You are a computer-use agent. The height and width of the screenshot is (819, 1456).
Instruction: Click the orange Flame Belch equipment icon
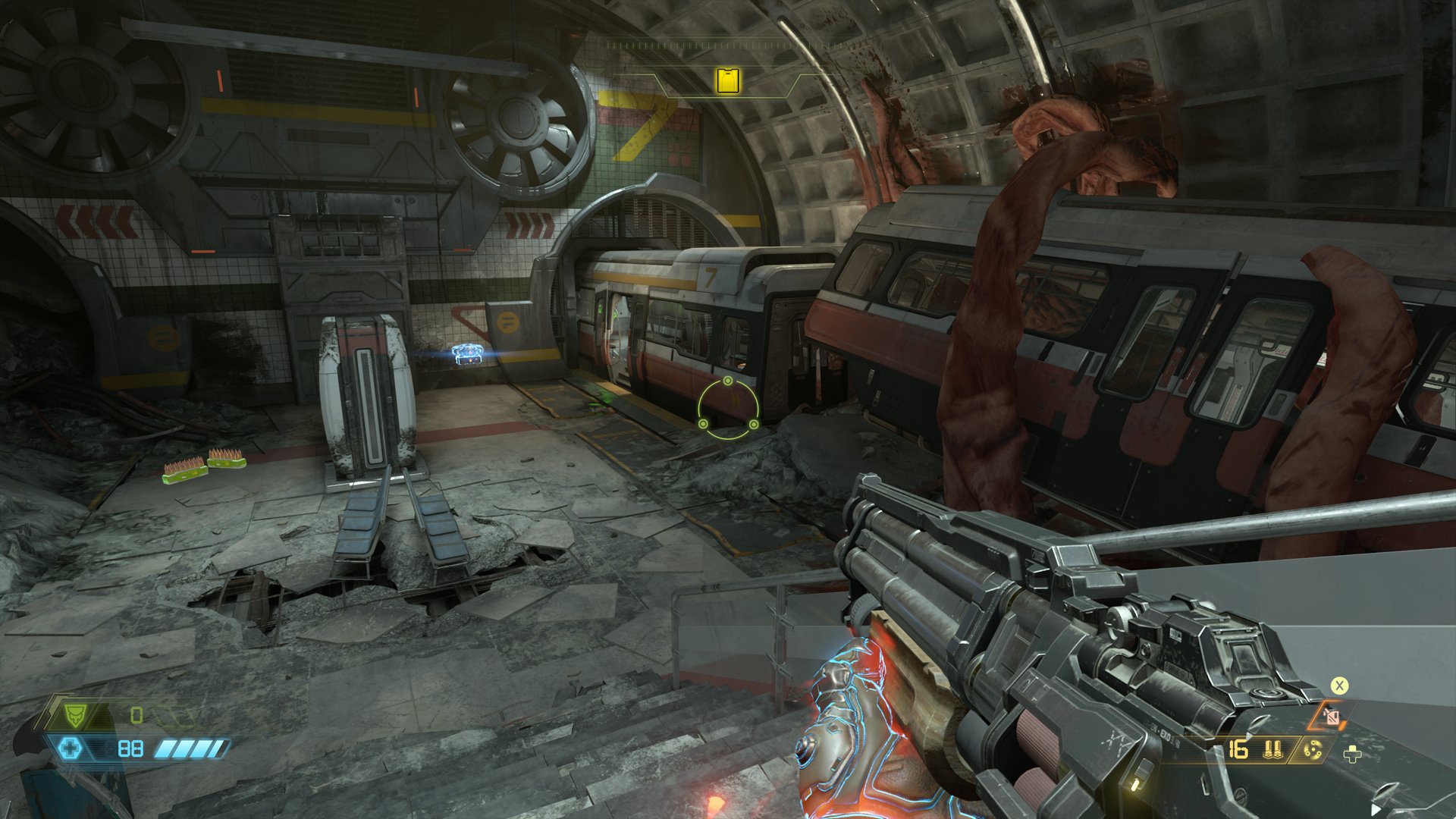(1332, 716)
